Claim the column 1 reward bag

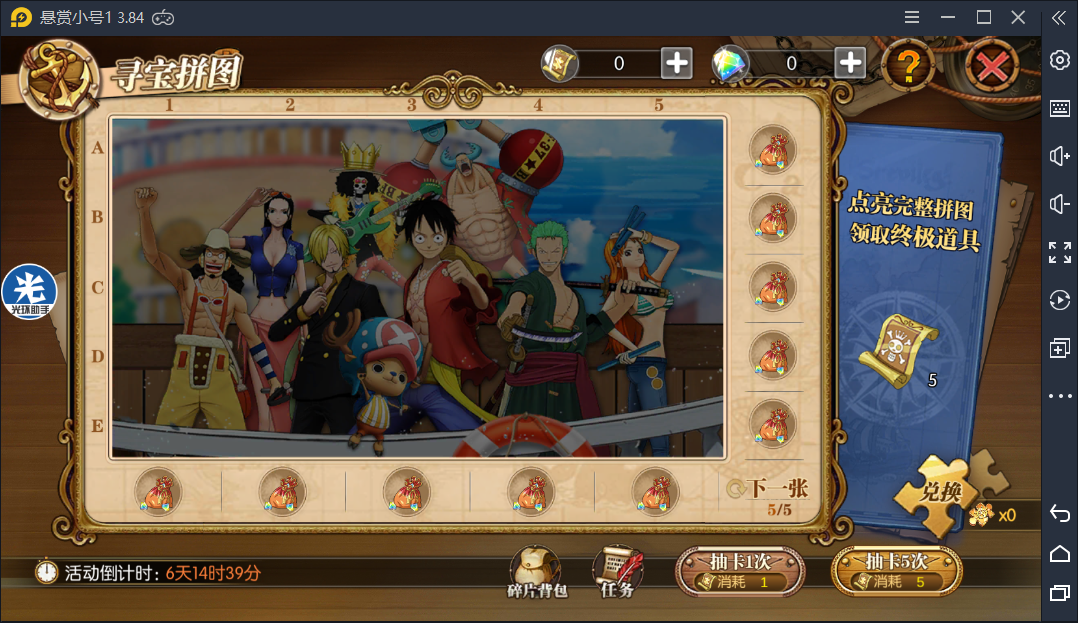(x=159, y=491)
